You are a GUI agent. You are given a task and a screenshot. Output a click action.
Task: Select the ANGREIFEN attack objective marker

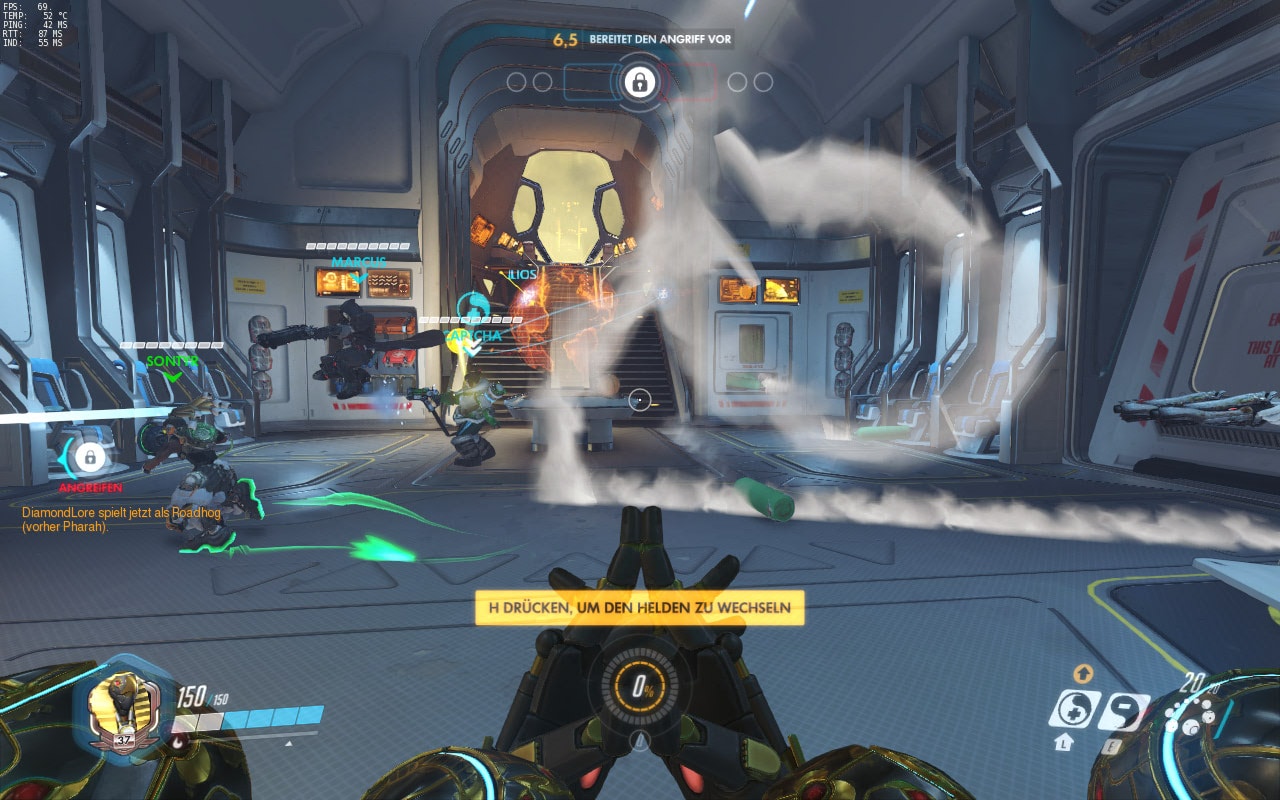[x=90, y=458]
